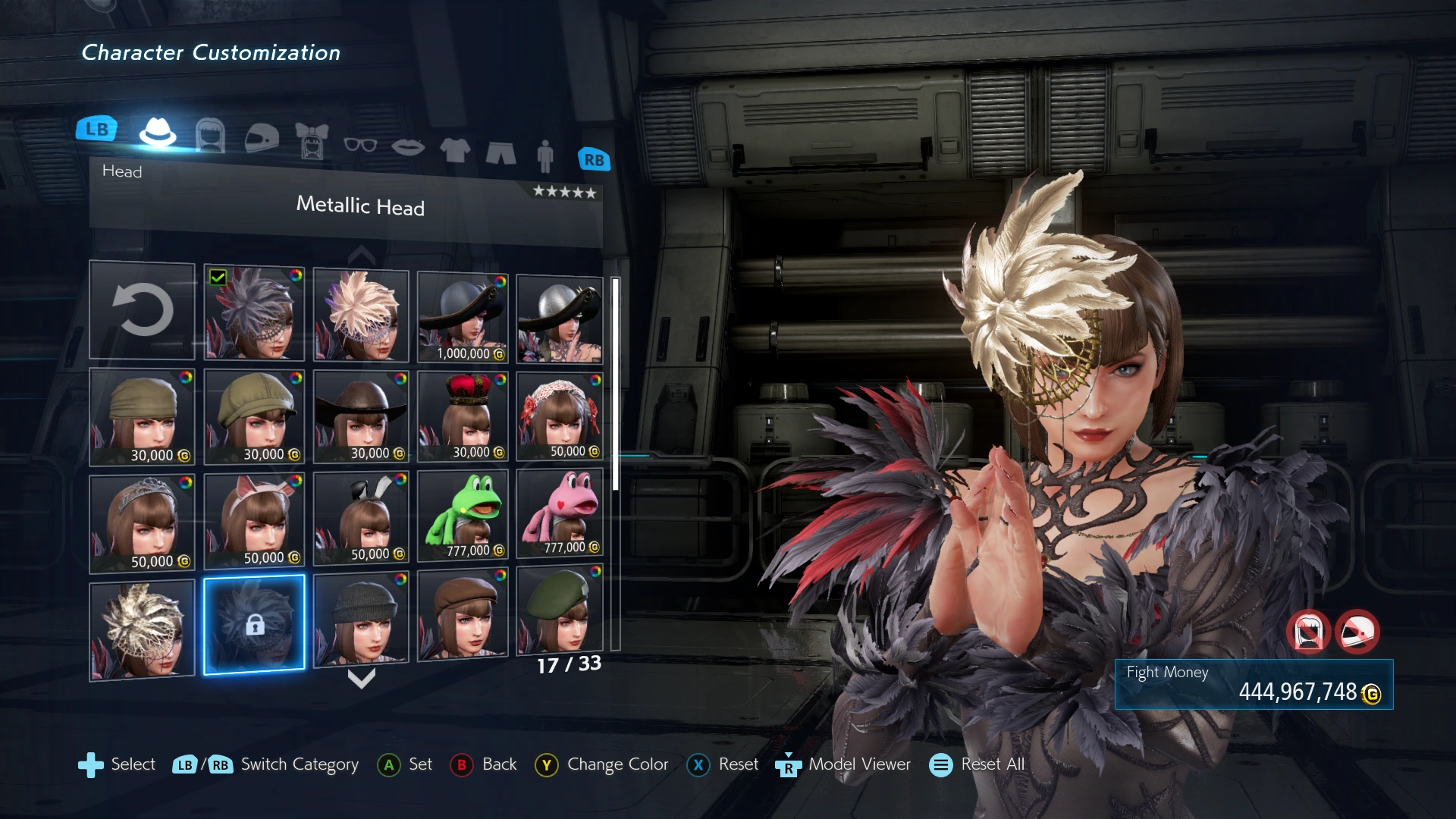Select the Head category hat tab

[158, 133]
